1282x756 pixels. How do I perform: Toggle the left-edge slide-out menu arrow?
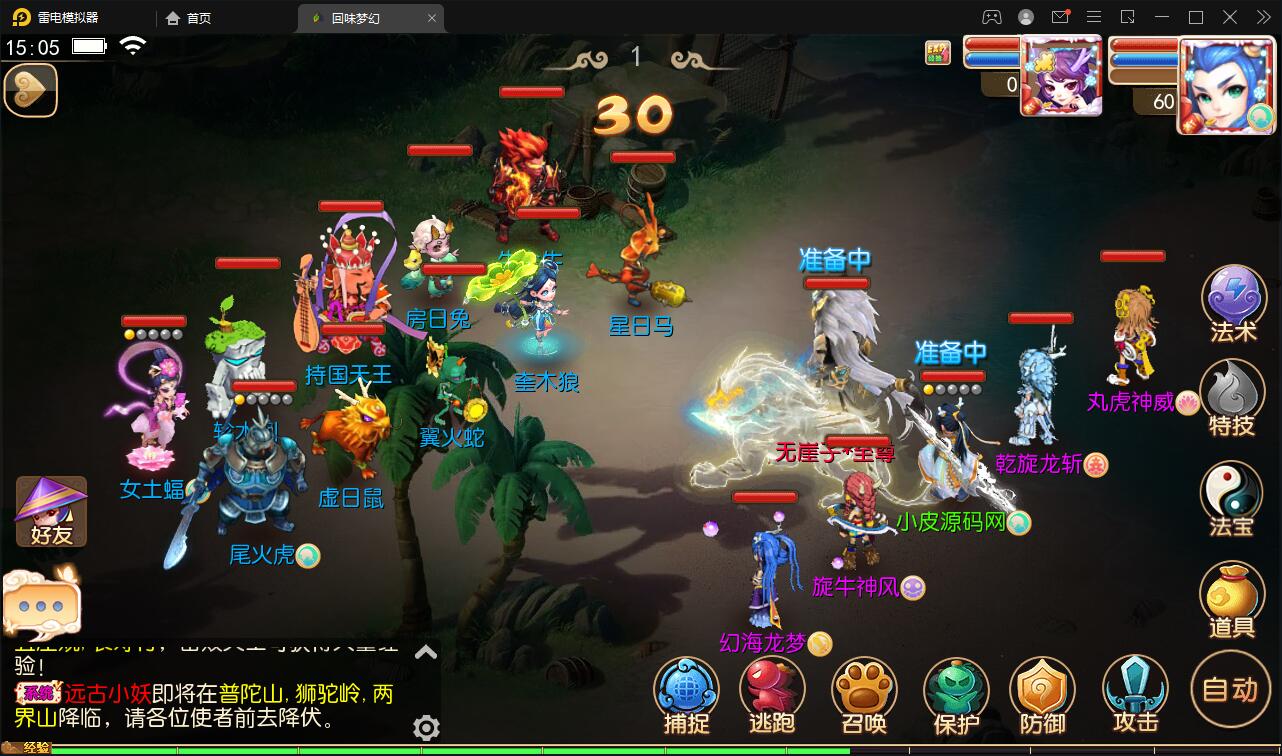30,90
